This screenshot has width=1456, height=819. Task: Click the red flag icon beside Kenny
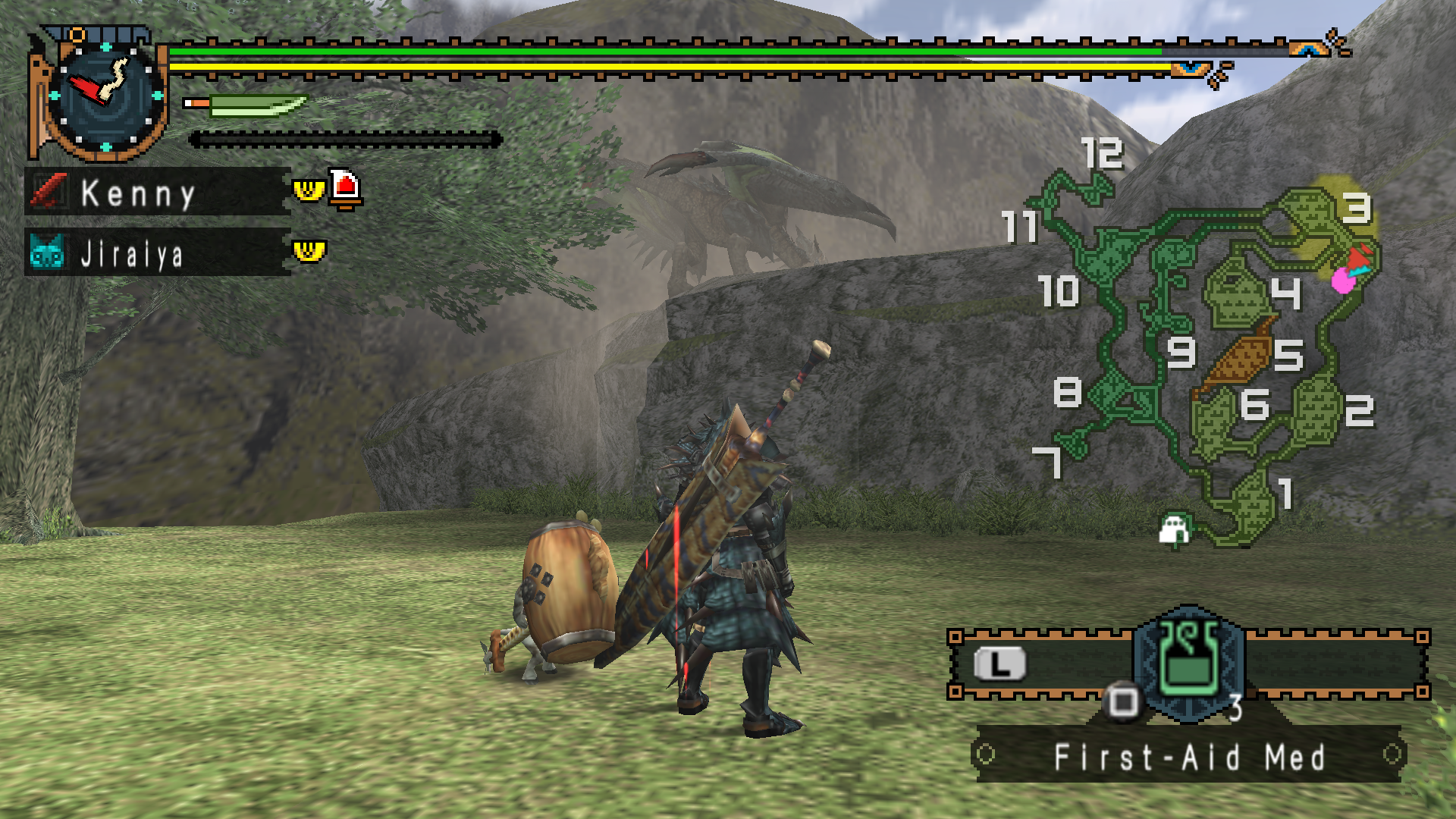pyautogui.click(x=345, y=189)
